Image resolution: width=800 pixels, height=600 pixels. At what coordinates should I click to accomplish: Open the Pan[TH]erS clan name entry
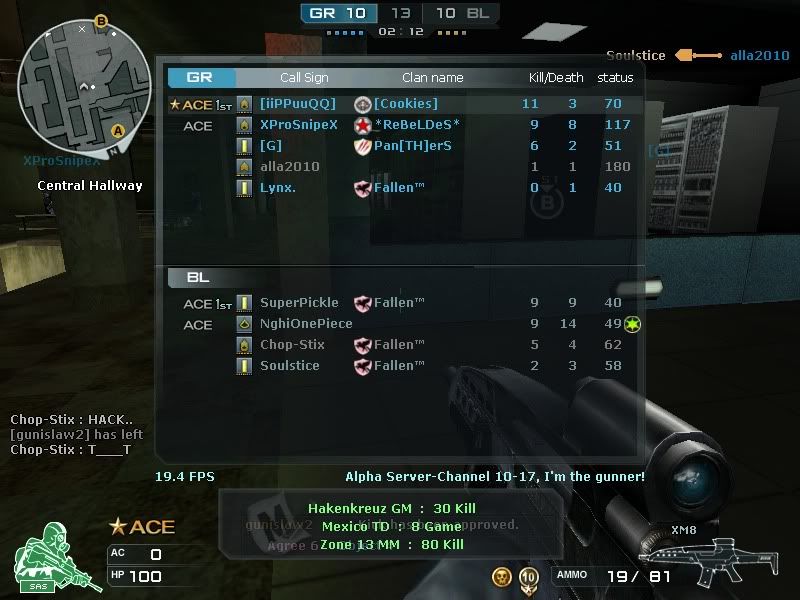point(412,146)
